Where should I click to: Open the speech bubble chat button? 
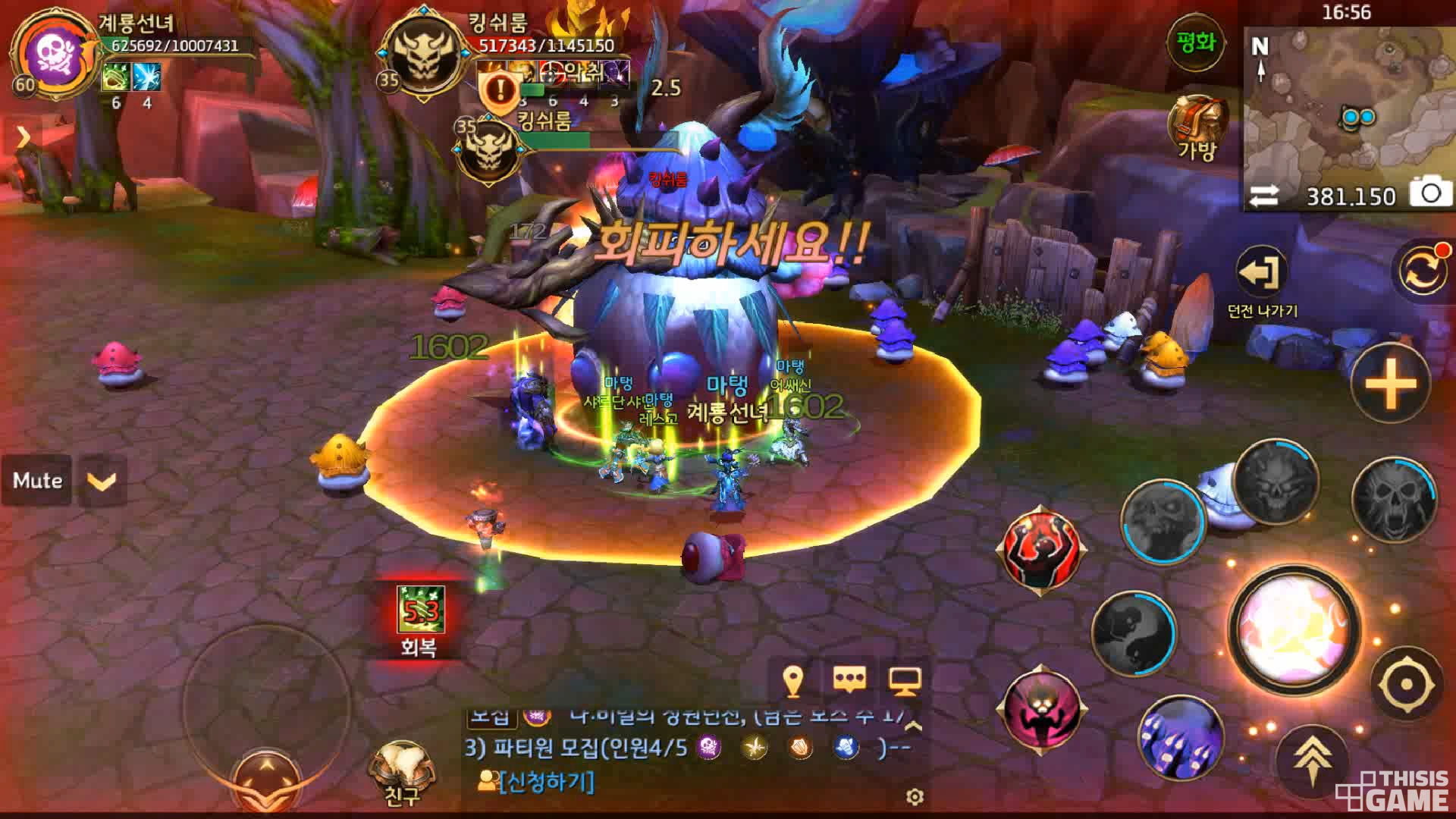[x=849, y=679]
